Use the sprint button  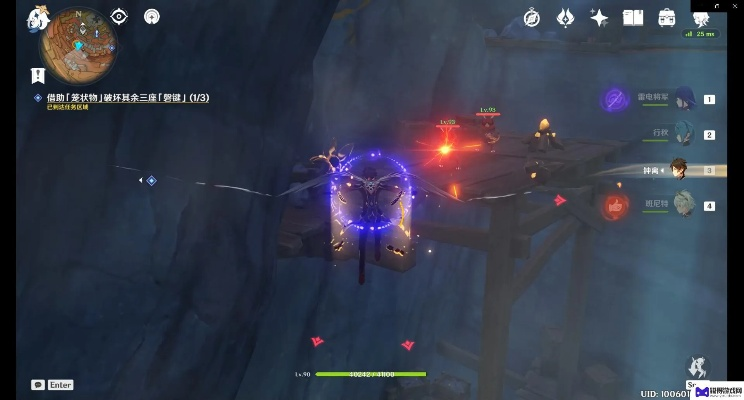pyautogui.click(x=695, y=368)
